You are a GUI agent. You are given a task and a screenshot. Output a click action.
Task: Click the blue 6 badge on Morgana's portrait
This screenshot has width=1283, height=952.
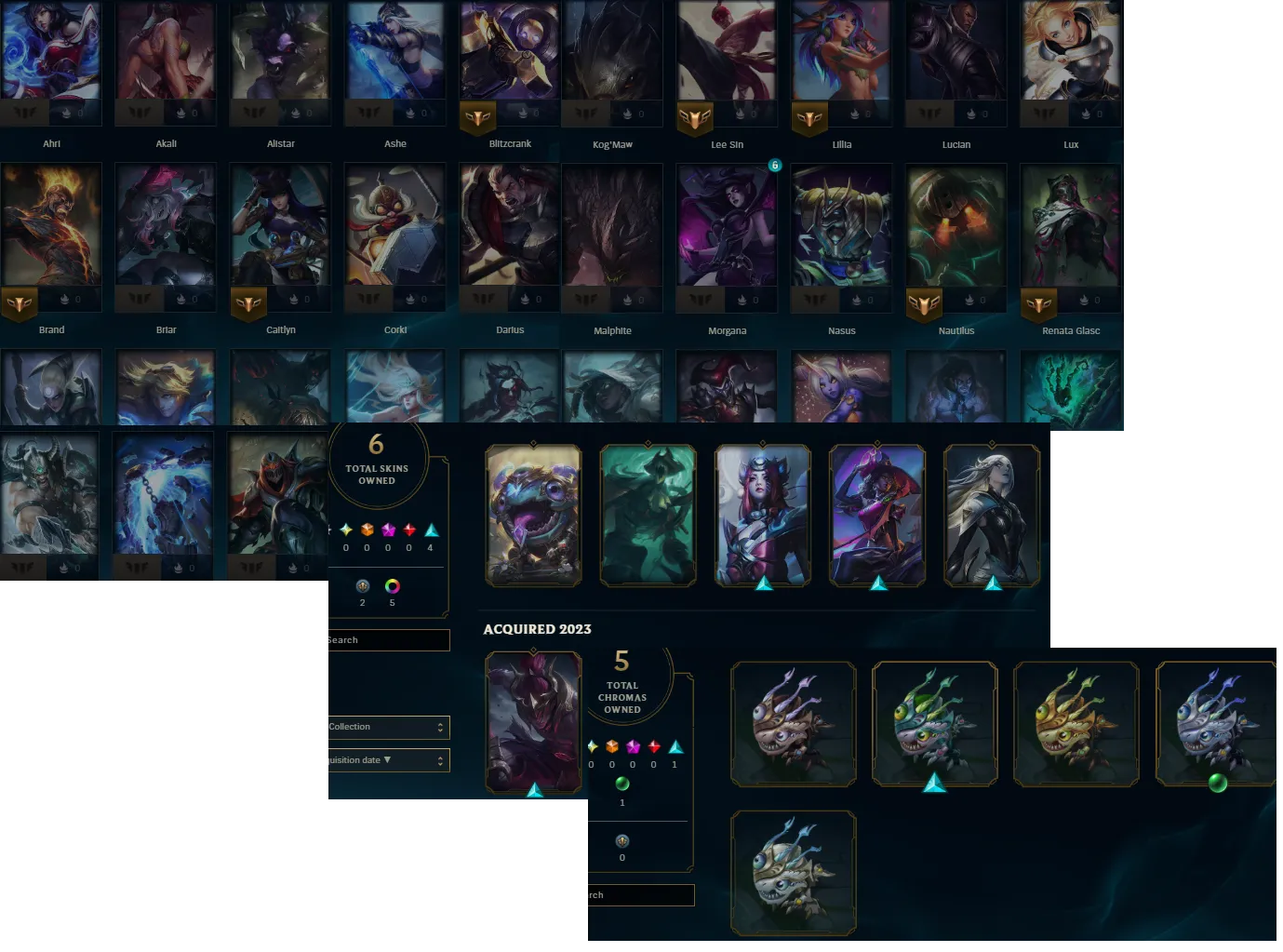click(776, 165)
